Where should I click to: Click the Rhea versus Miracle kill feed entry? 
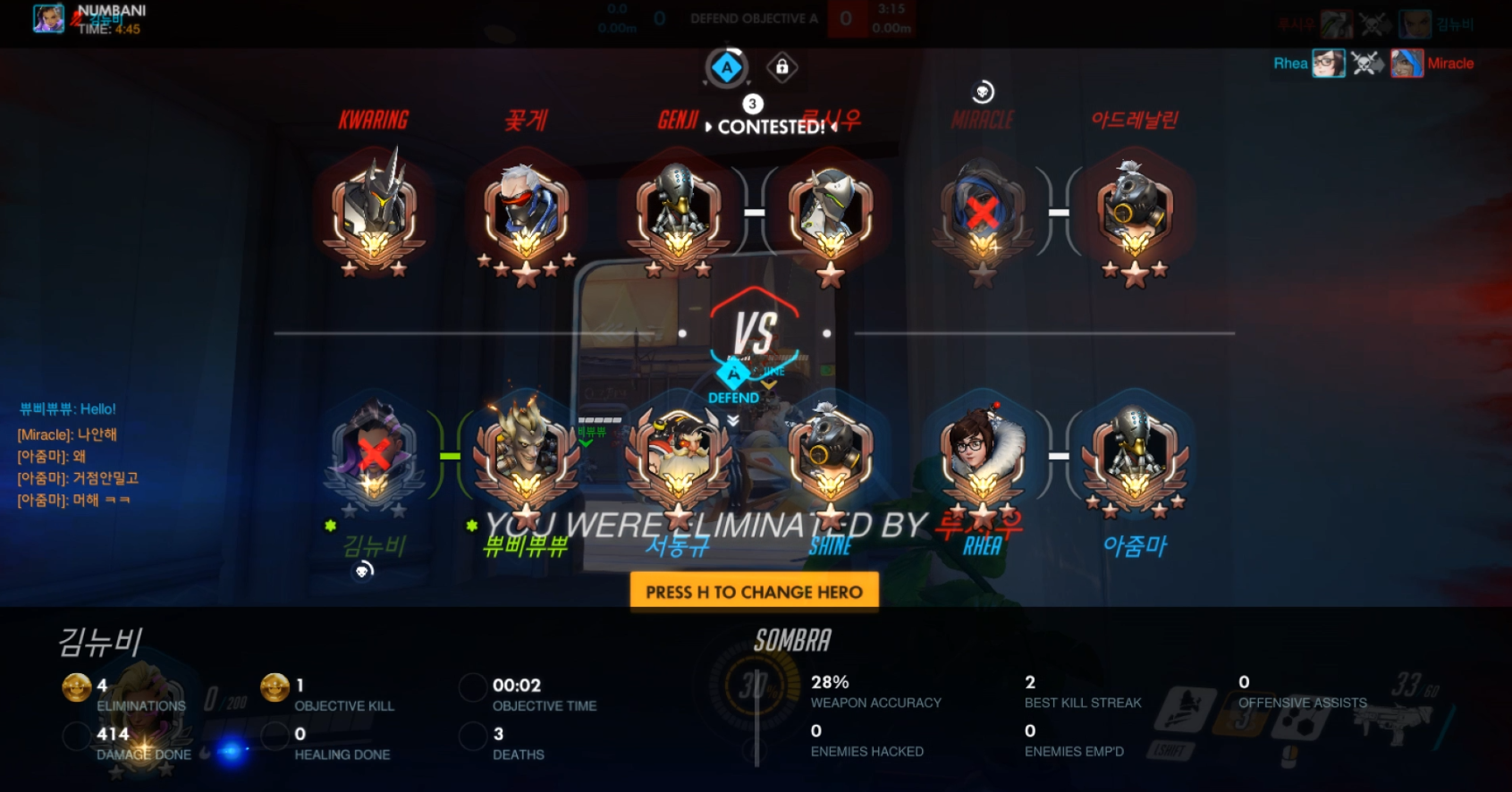point(1373,63)
